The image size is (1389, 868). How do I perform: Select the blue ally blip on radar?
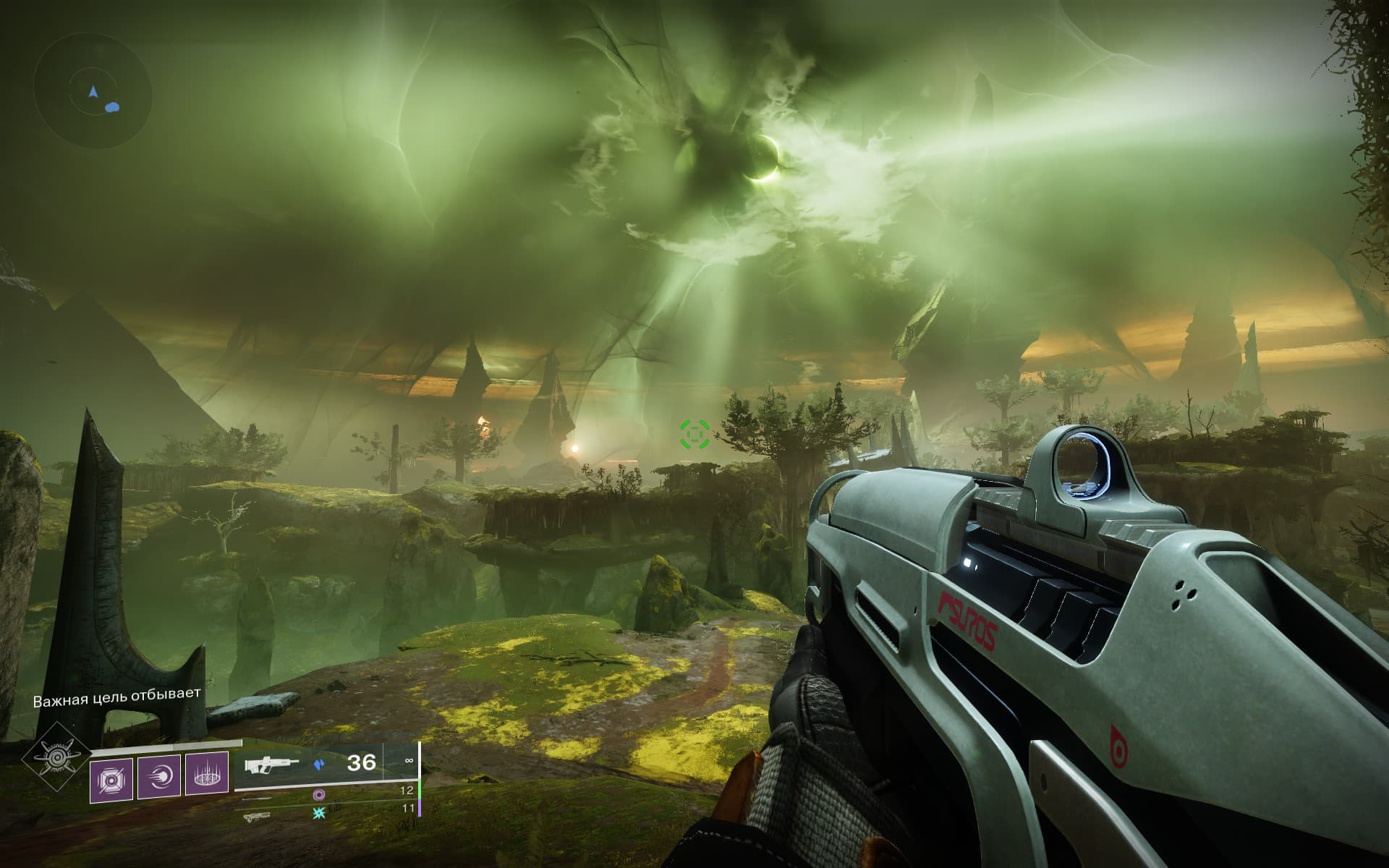(111, 108)
